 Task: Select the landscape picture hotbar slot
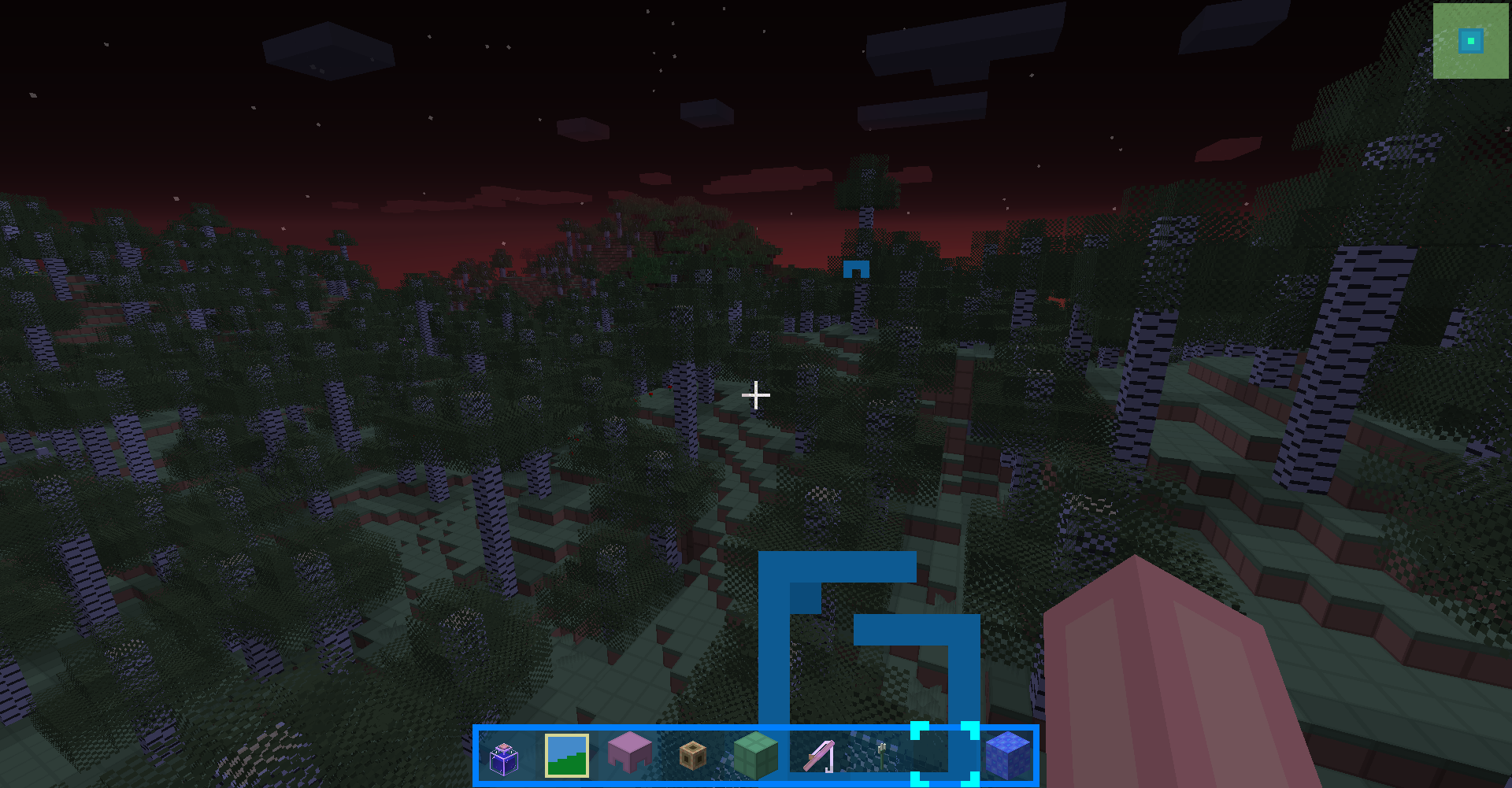[x=567, y=757]
